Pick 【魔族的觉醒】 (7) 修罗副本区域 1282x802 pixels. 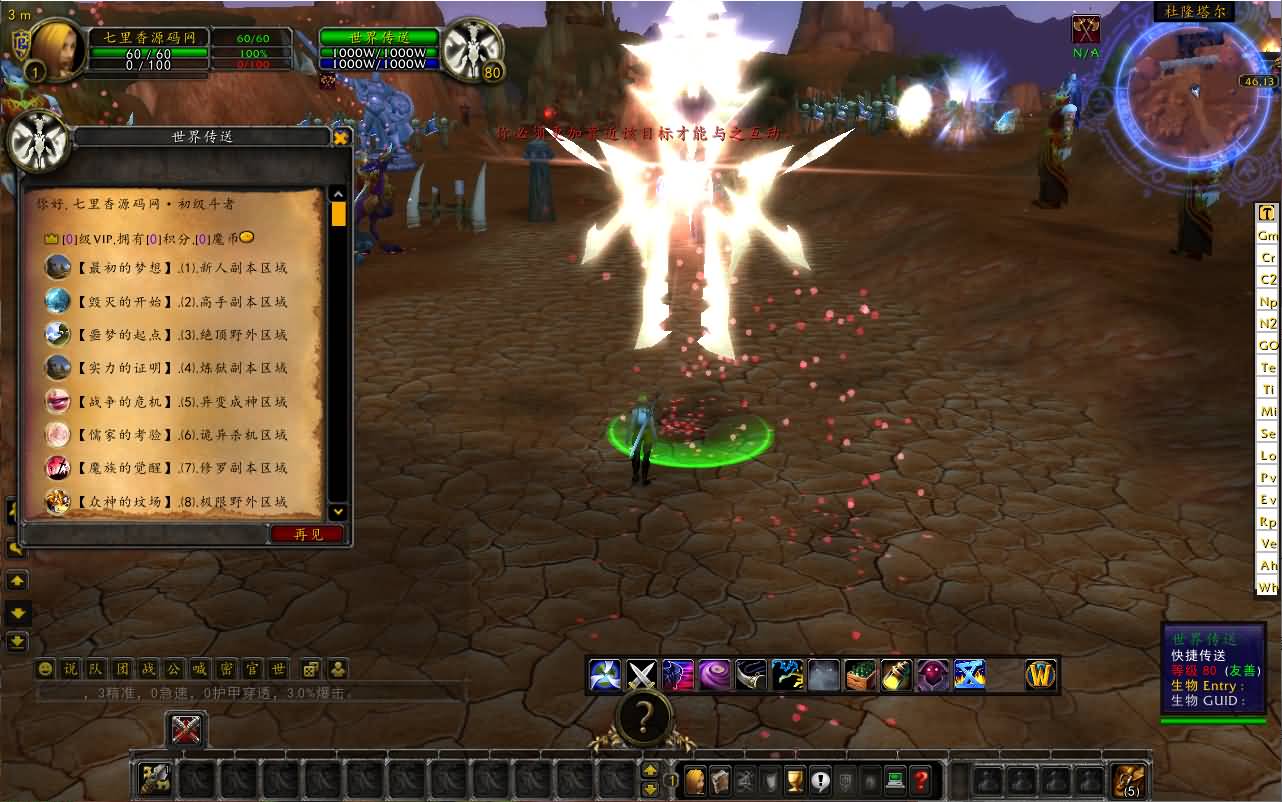coord(180,468)
